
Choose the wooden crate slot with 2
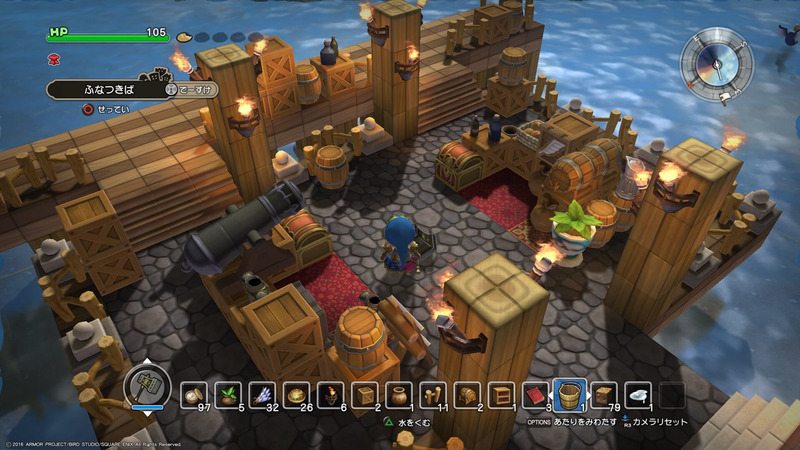[x=365, y=395]
